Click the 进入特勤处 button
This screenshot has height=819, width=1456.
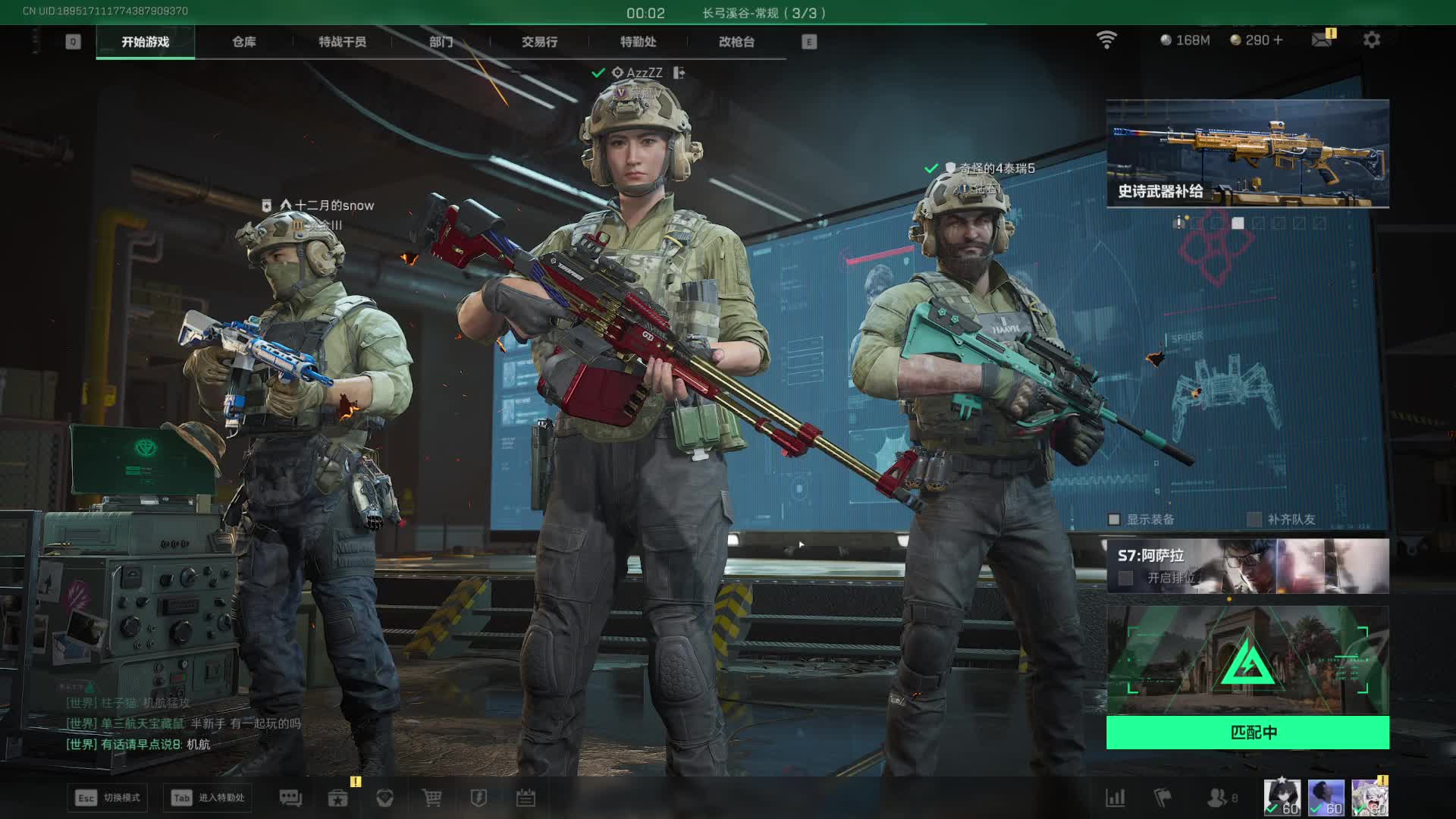click(208, 798)
